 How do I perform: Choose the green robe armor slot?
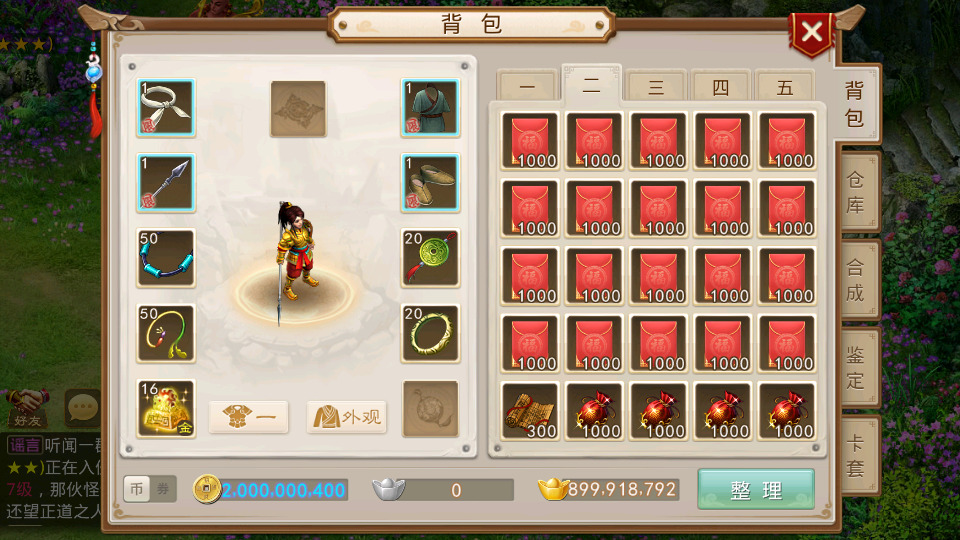[x=431, y=108]
